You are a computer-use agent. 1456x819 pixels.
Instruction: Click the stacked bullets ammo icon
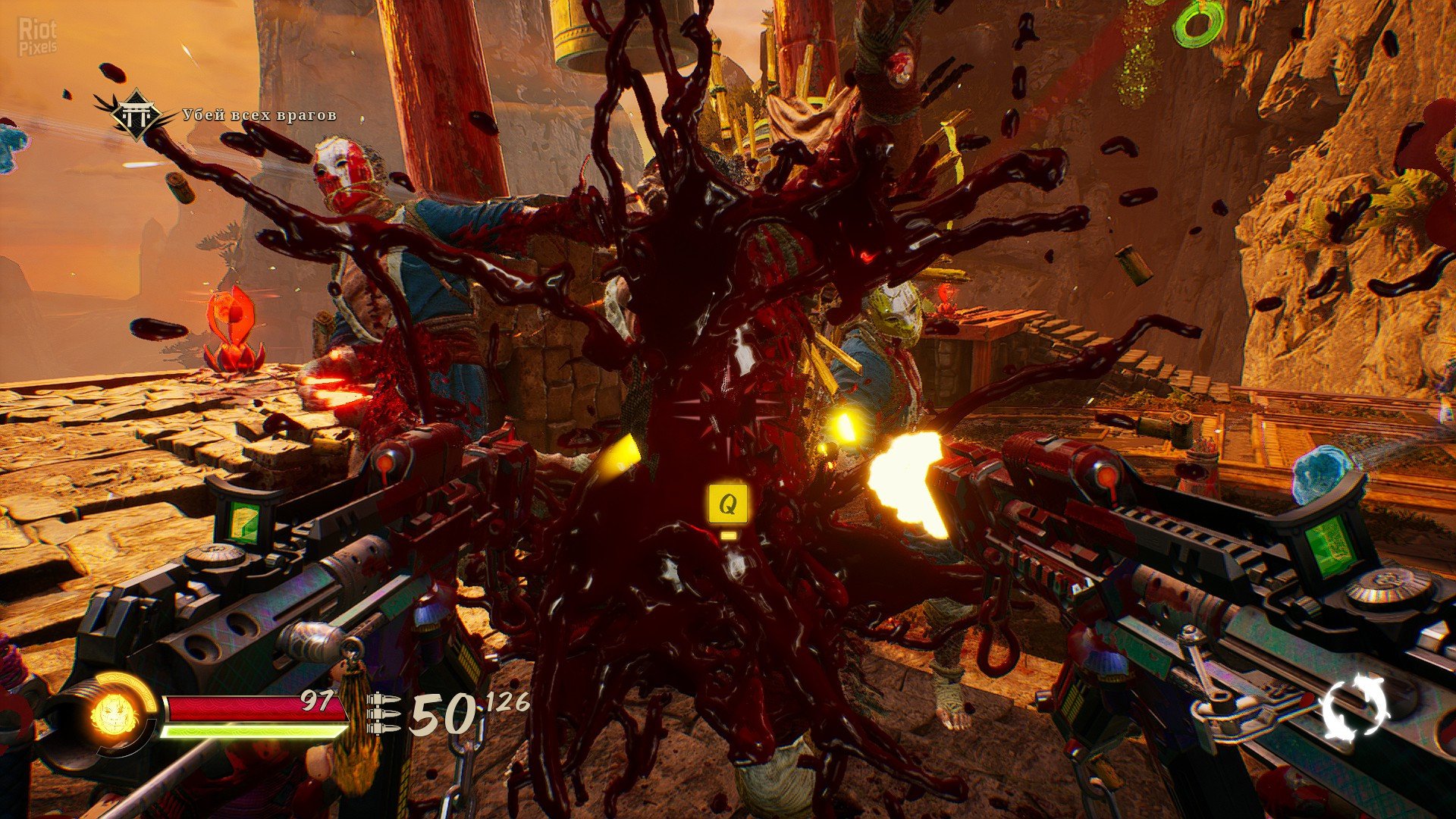[384, 714]
